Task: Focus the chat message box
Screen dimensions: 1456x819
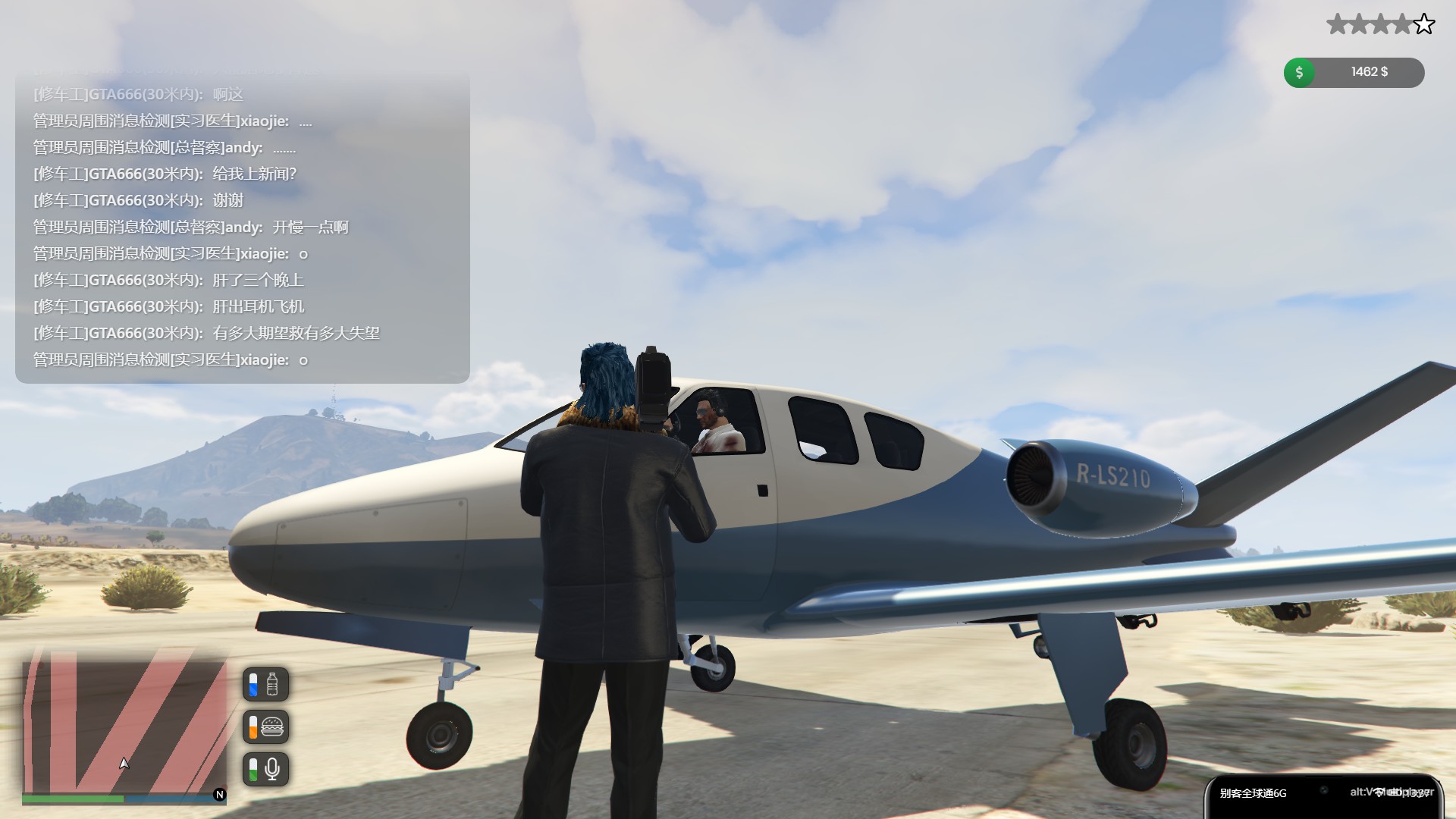Action: coord(243,226)
